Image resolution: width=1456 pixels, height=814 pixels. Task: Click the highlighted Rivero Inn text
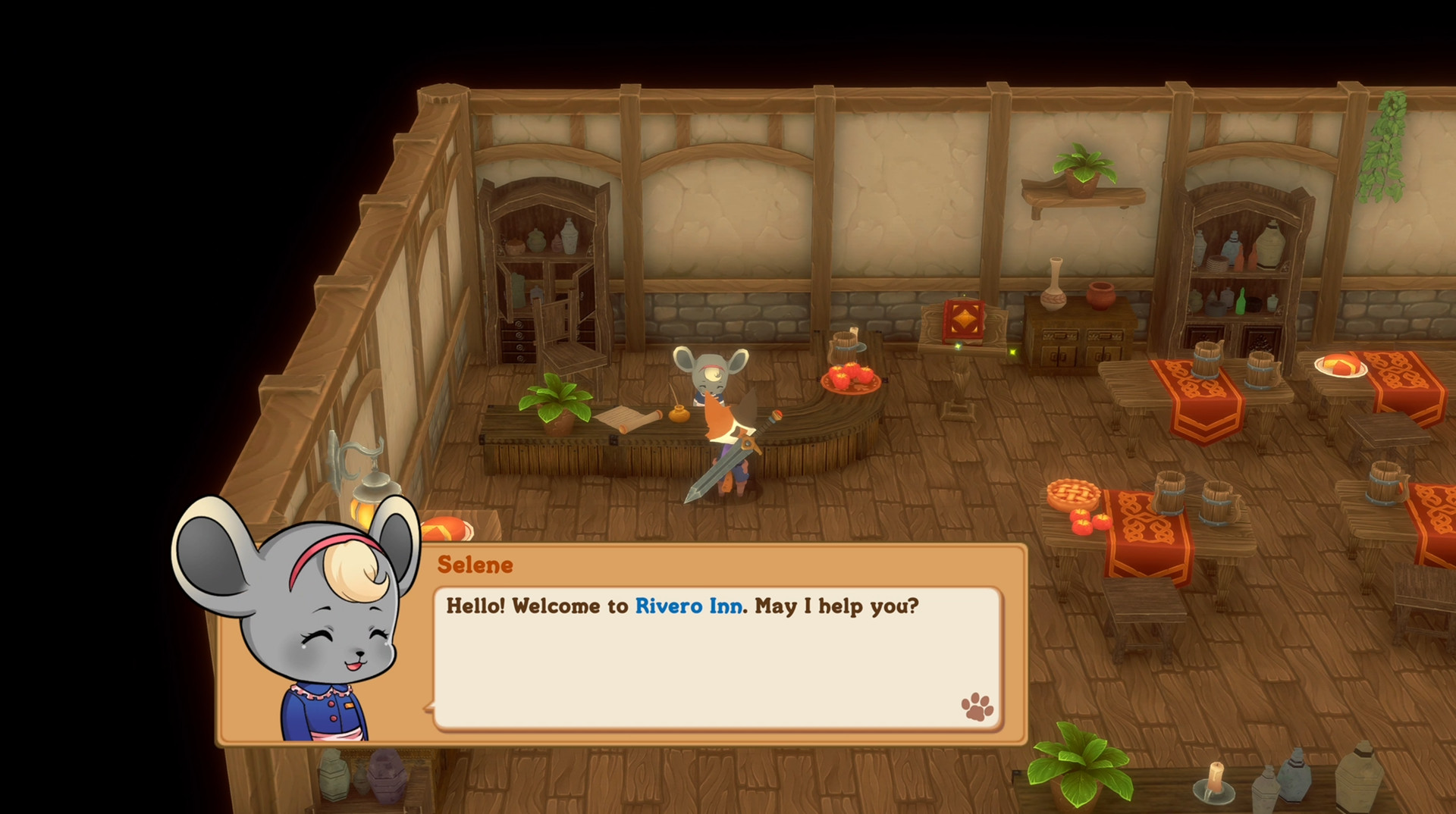pyautogui.click(x=689, y=606)
